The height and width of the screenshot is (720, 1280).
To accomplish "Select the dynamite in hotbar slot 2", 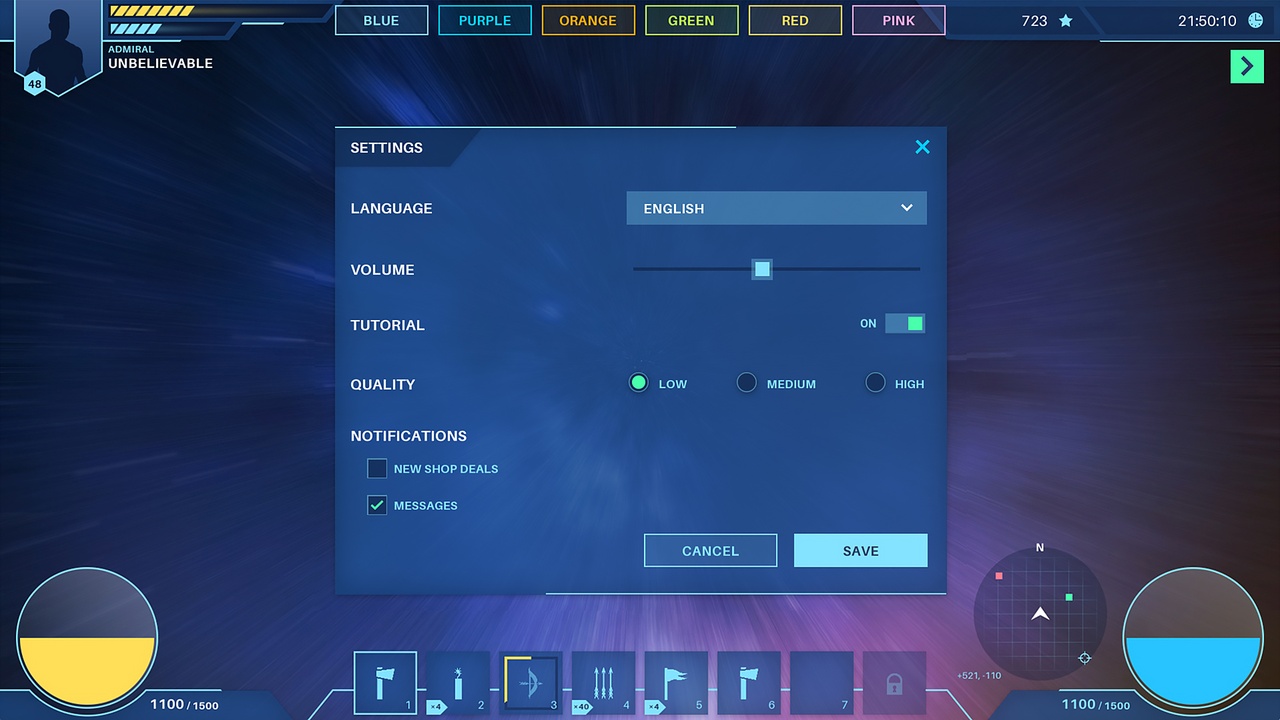I will point(458,682).
